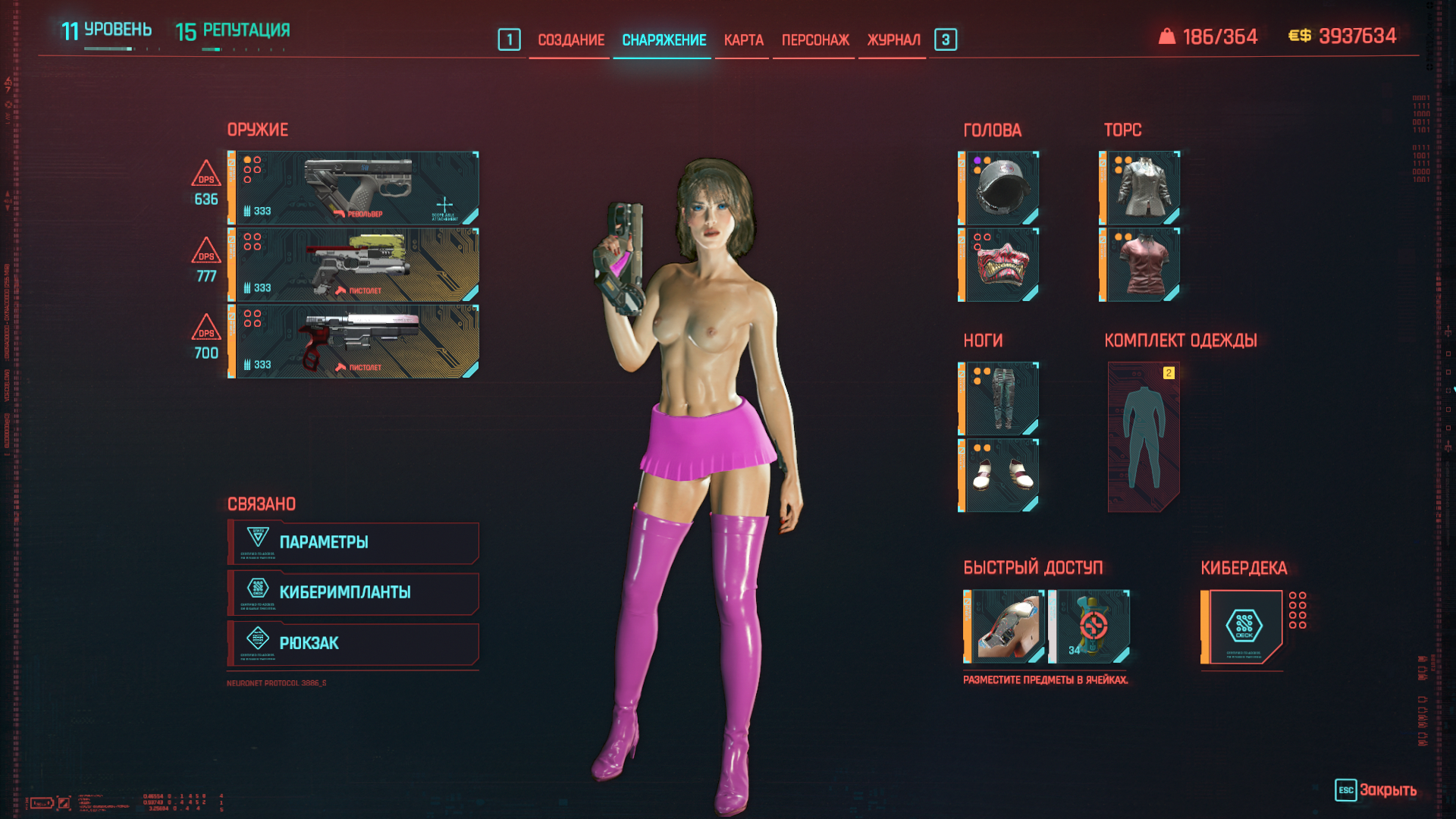The height and width of the screenshot is (819, 1456).
Task: Select the helmet head slot
Action: point(1000,188)
